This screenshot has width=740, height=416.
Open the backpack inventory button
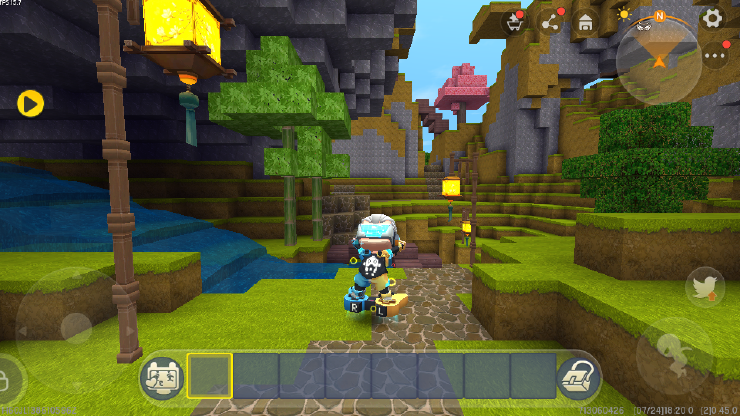click(x=578, y=375)
